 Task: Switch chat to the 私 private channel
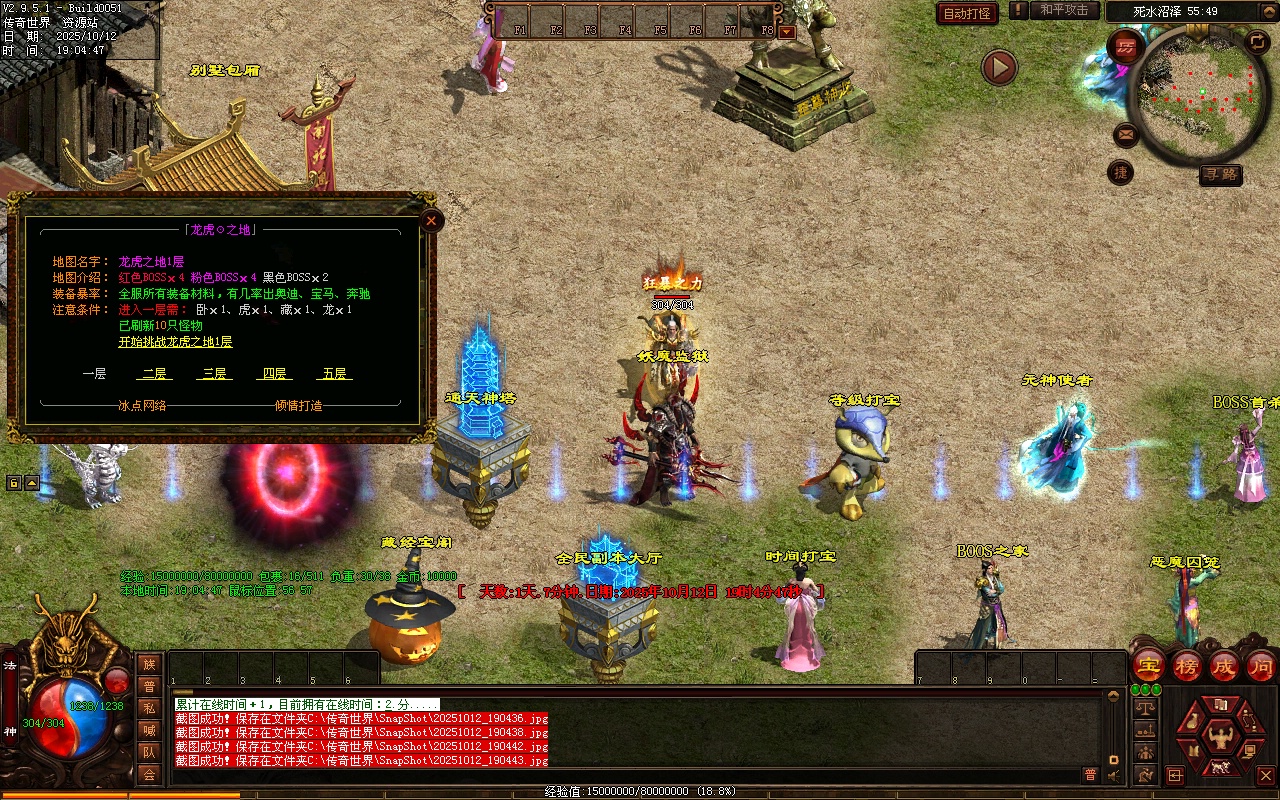149,708
